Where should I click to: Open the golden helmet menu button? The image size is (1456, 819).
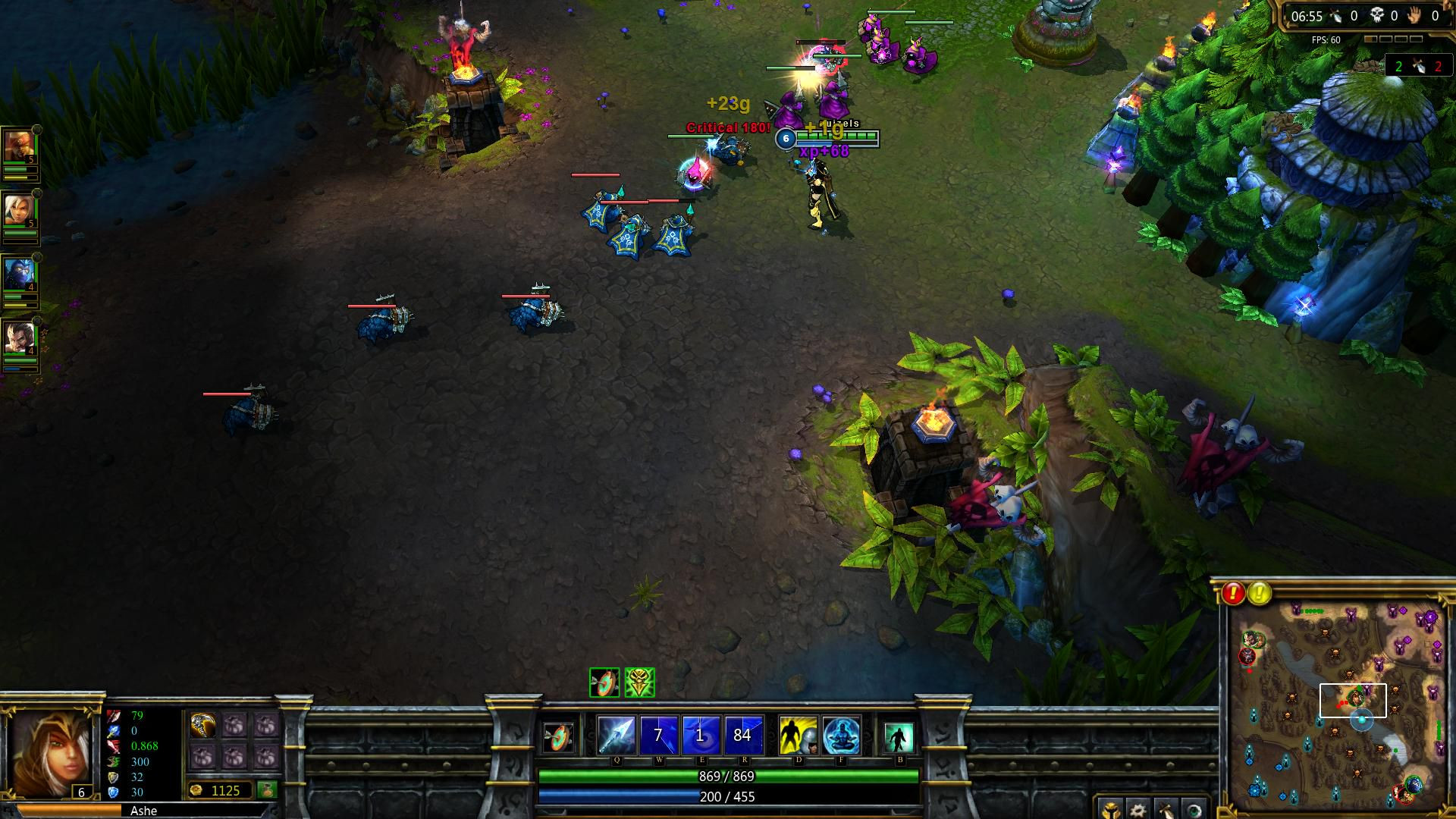click(1110, 809)
